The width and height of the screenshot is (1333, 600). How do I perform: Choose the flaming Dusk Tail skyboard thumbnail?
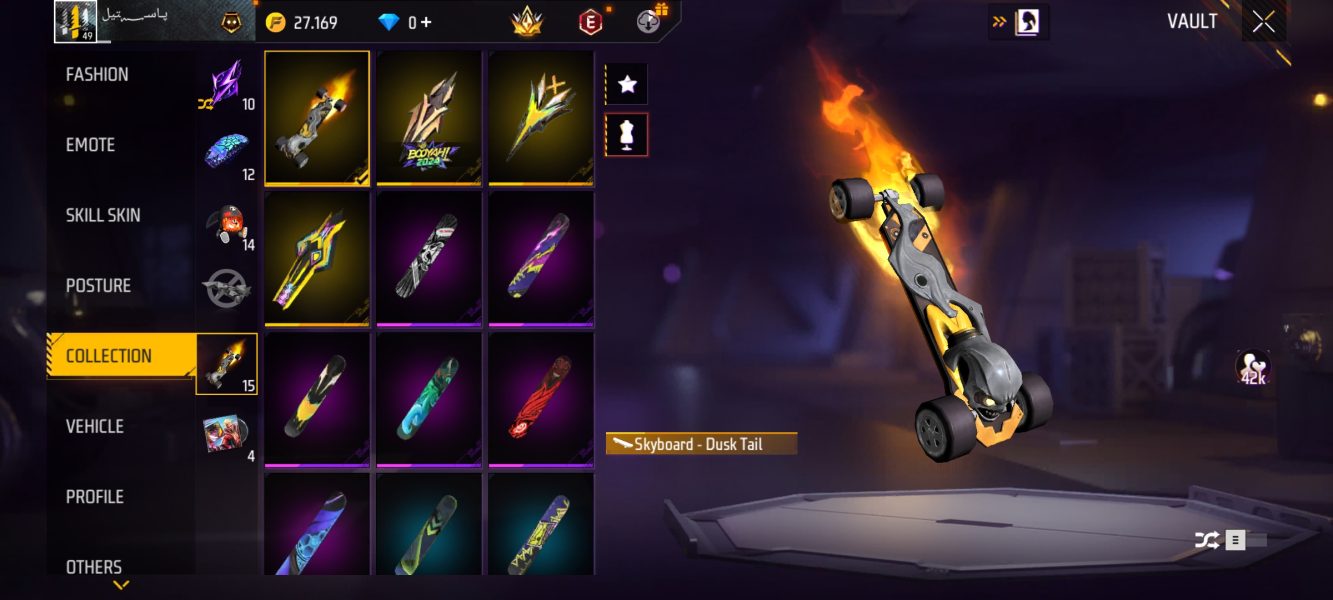point(317,118)
